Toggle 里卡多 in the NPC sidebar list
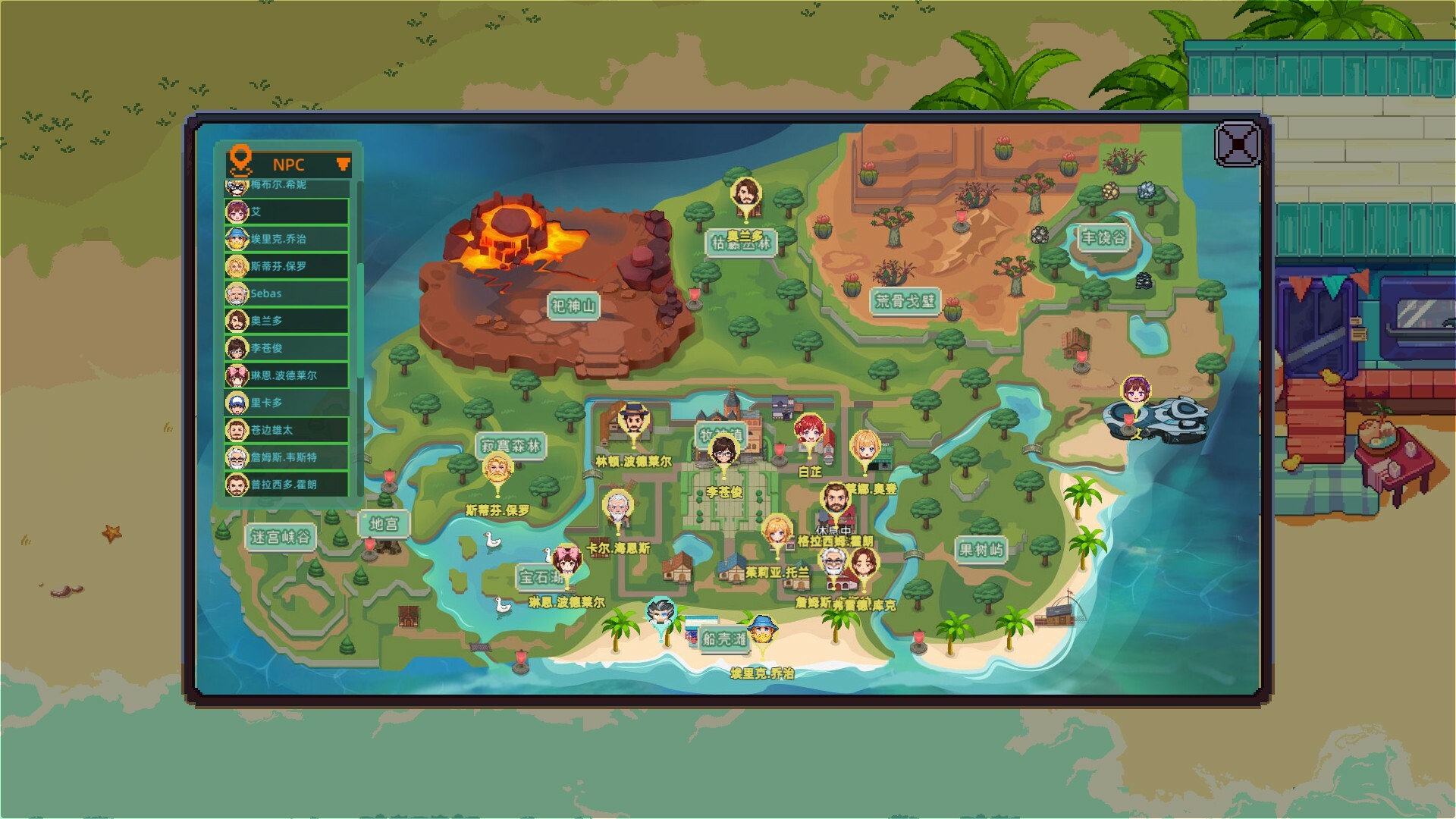The width and height of the screenshot is (1456, 819). [284, 403]
